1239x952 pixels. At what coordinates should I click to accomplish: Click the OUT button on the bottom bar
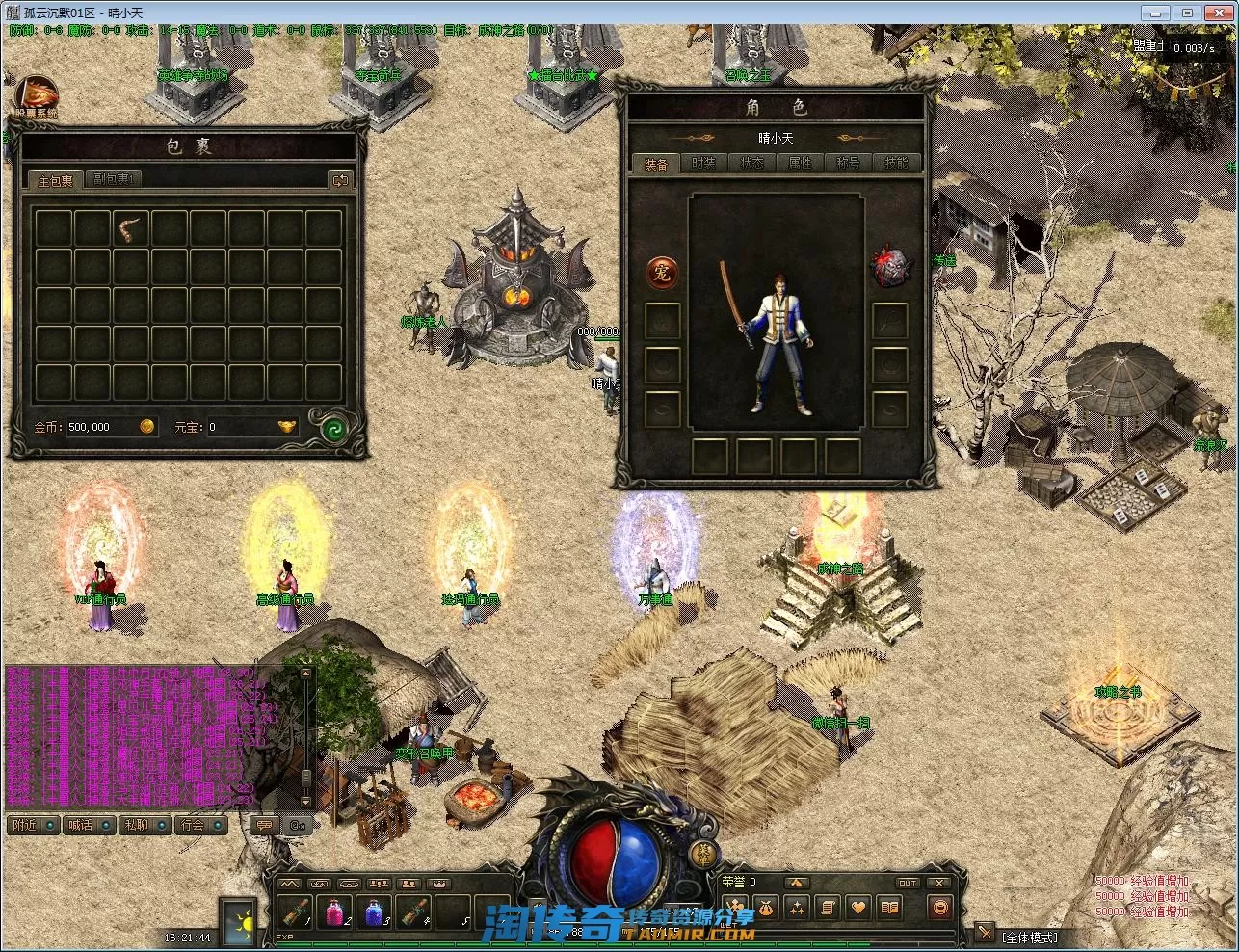pyautogui.click(x=908, y=883)
